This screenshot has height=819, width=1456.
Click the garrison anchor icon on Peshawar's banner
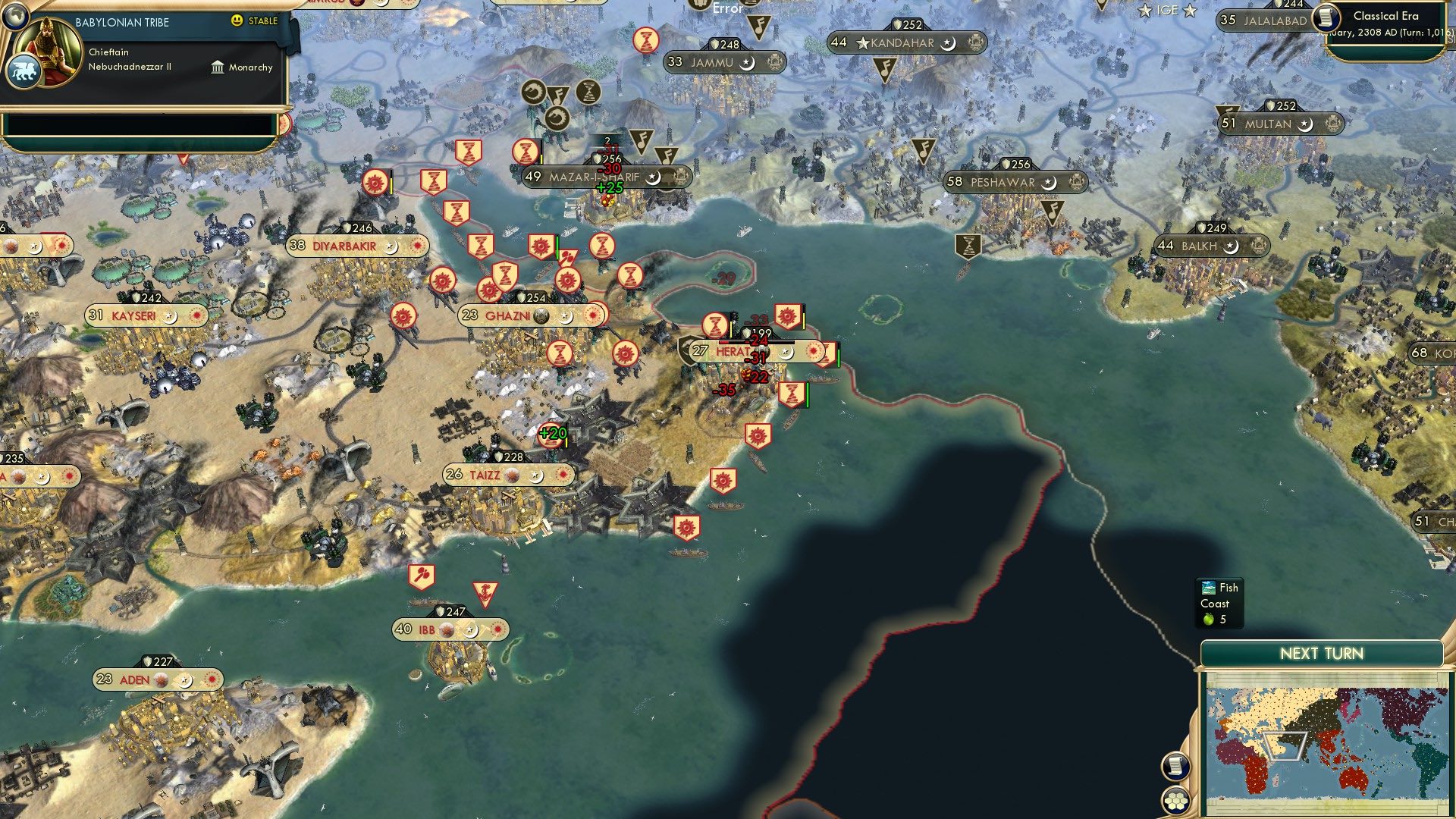coord(1077,182)
